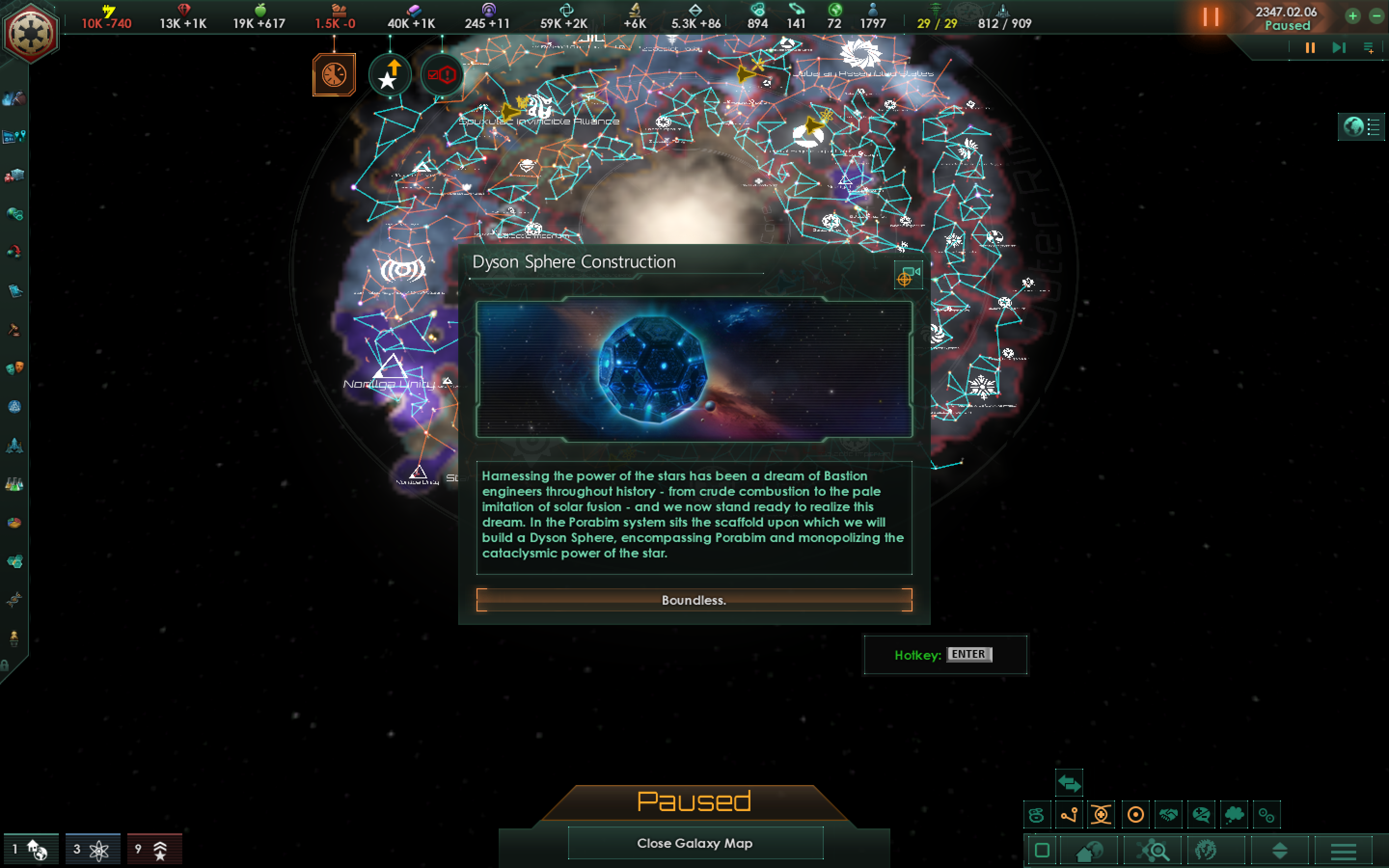1389x868 pixels.
Task: Open message settings with the lines icon top right
Action: pyautogui.click(x=1369, y=48)
